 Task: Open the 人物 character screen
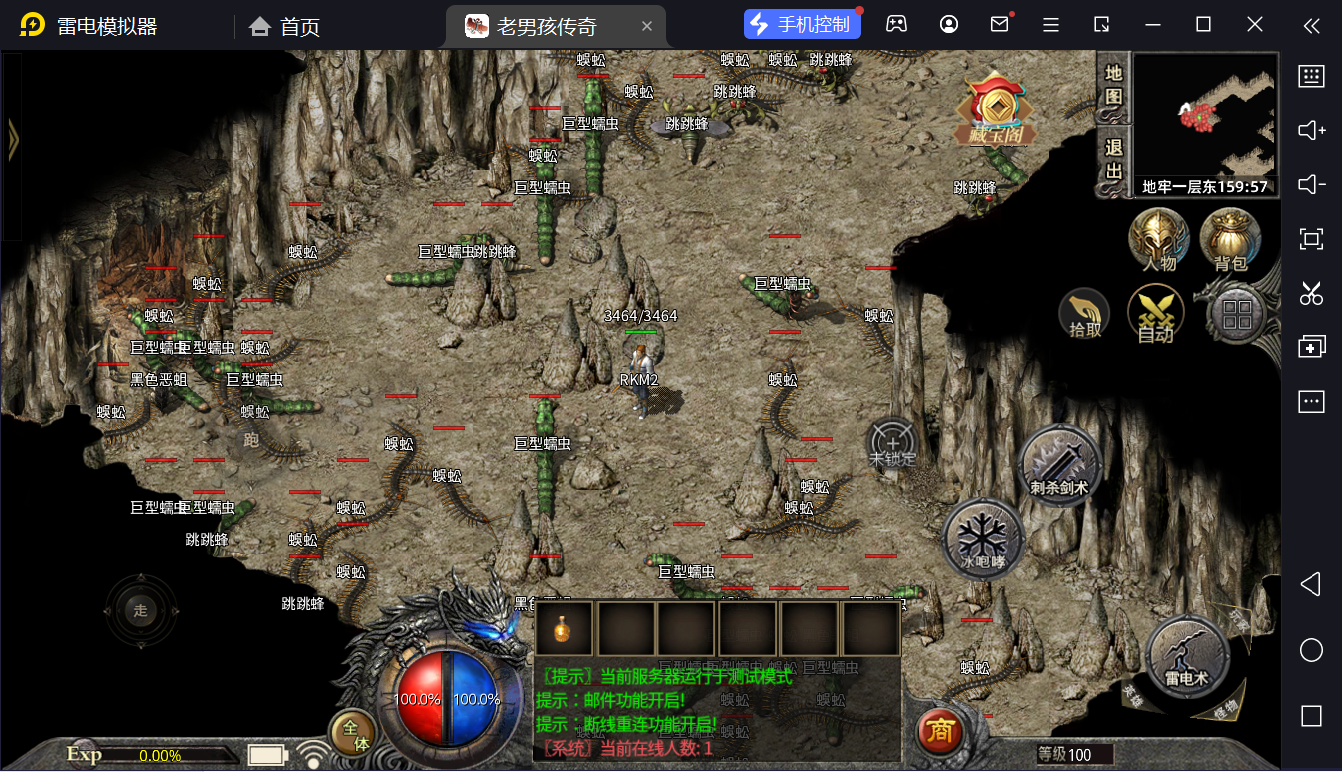[1159, 240]
